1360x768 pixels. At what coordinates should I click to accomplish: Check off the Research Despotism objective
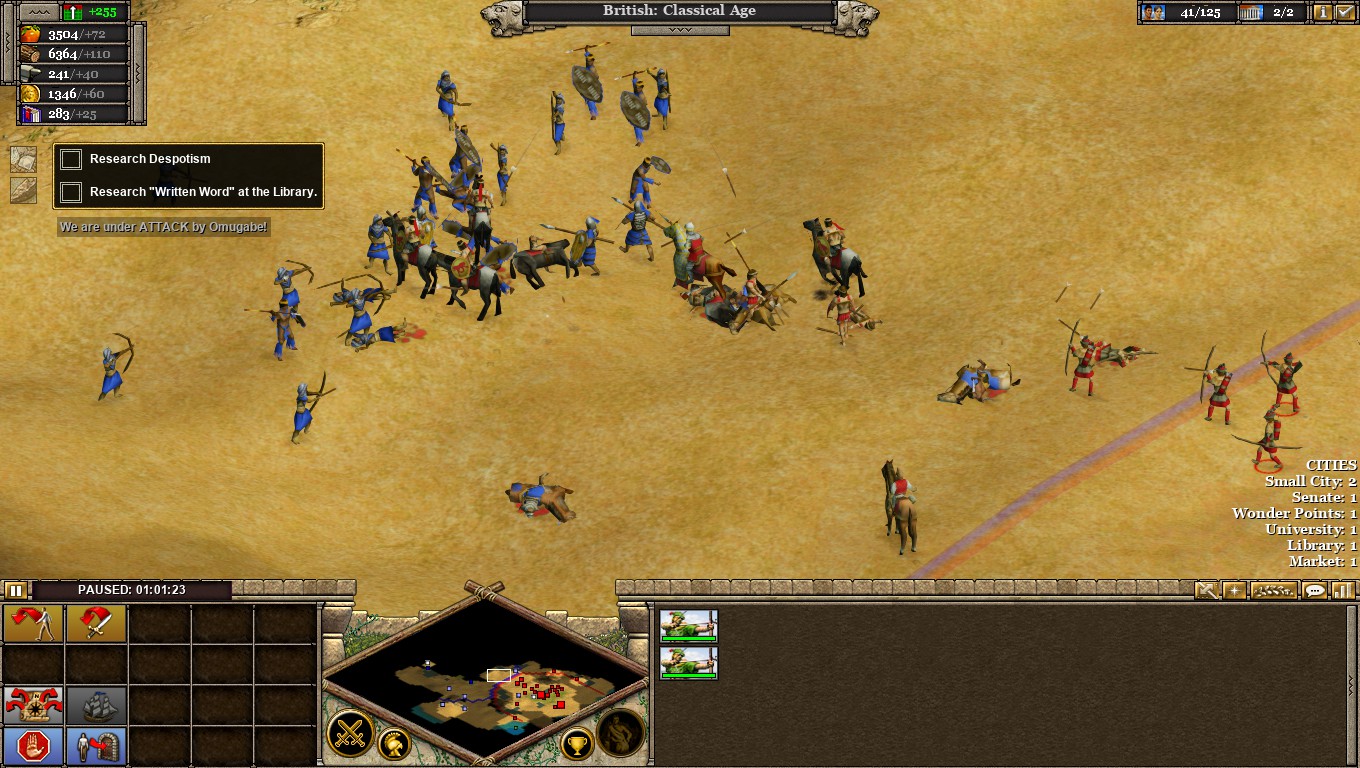(x=71, y=158)
